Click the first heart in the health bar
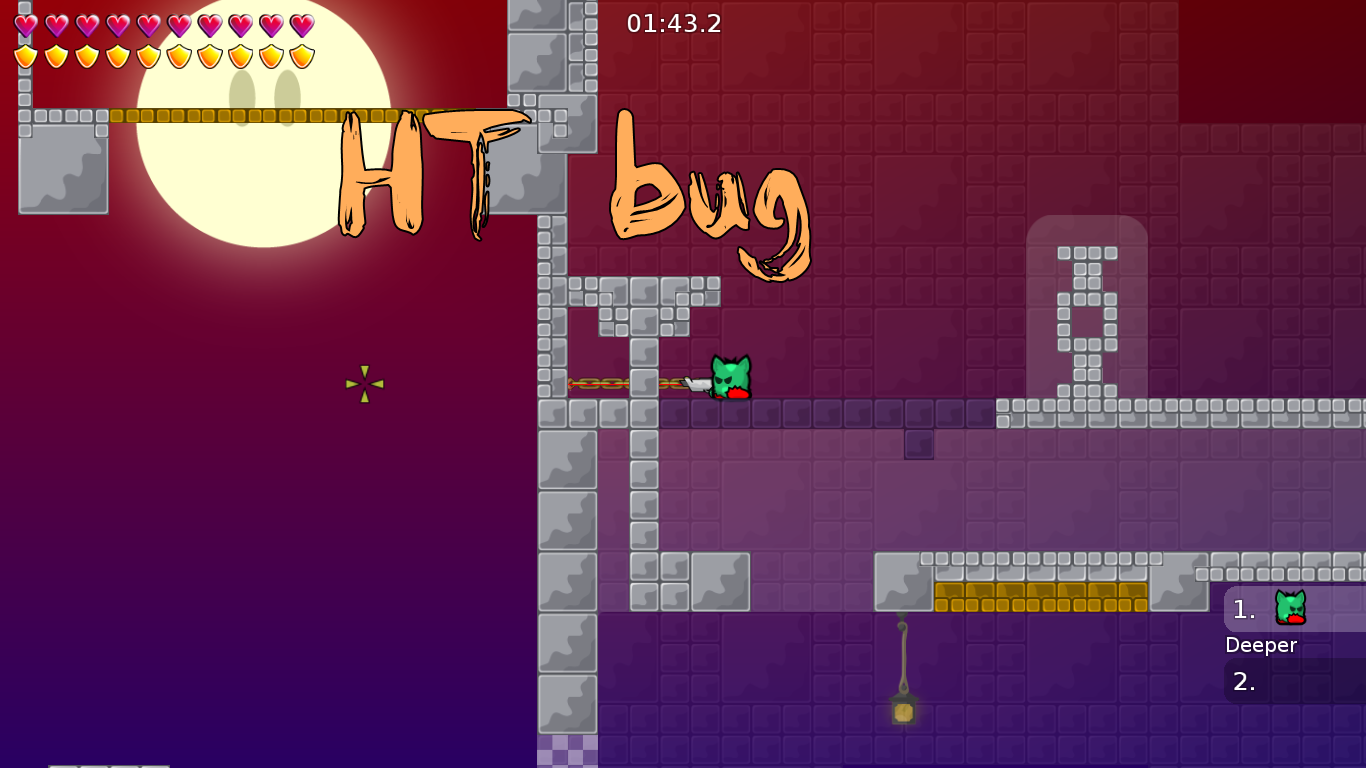The width and height of the screenshot is (1366, 768). [25, 25]
